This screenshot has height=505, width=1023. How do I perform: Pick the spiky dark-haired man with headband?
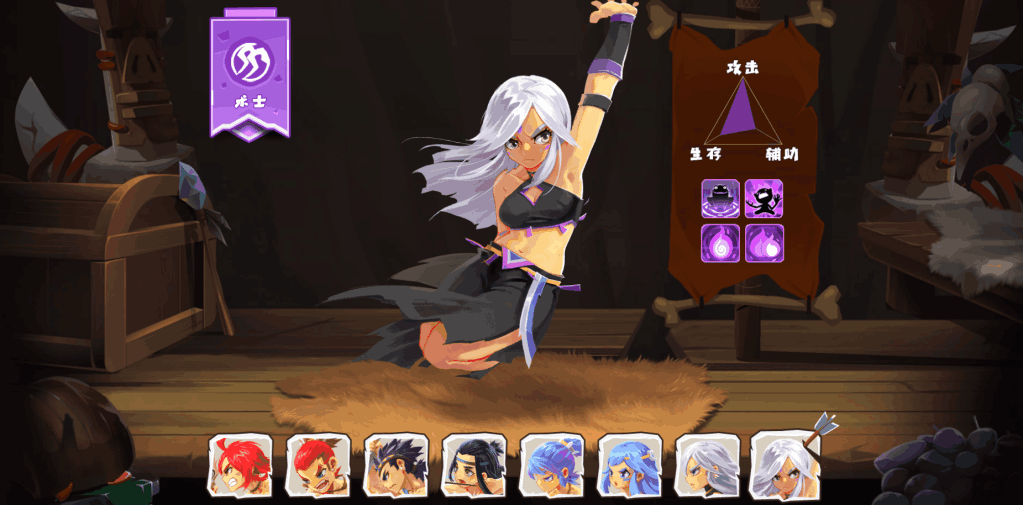coord(396,465)
